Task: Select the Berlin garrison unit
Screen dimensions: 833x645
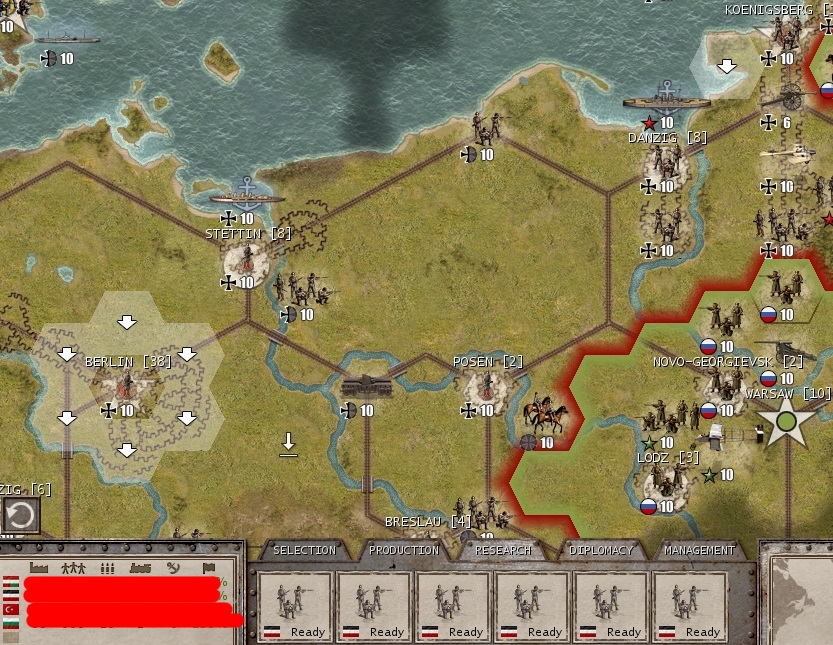Action: pos(127,389)
